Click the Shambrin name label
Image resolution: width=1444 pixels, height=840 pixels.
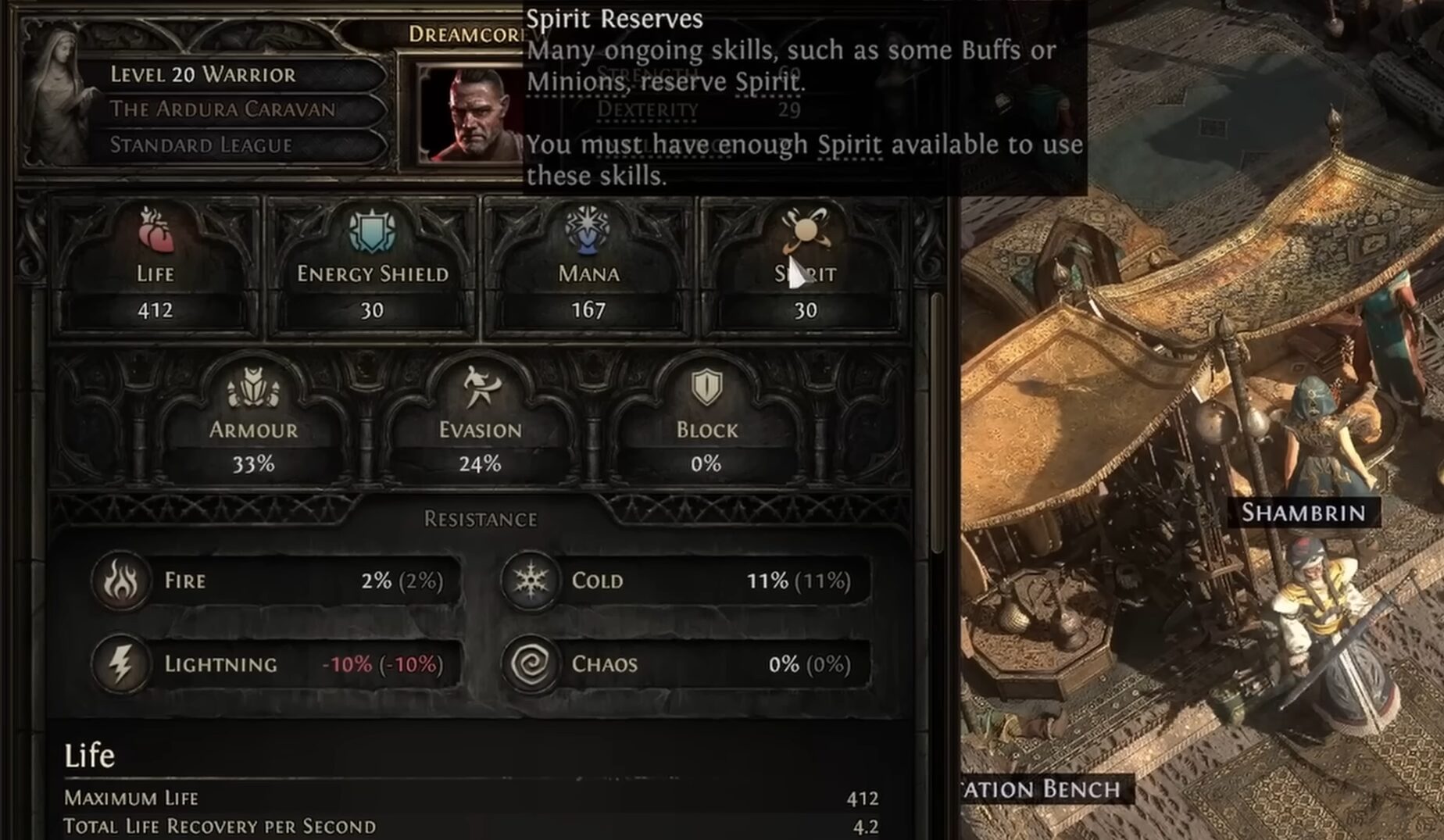click(x=1303, y=513)
